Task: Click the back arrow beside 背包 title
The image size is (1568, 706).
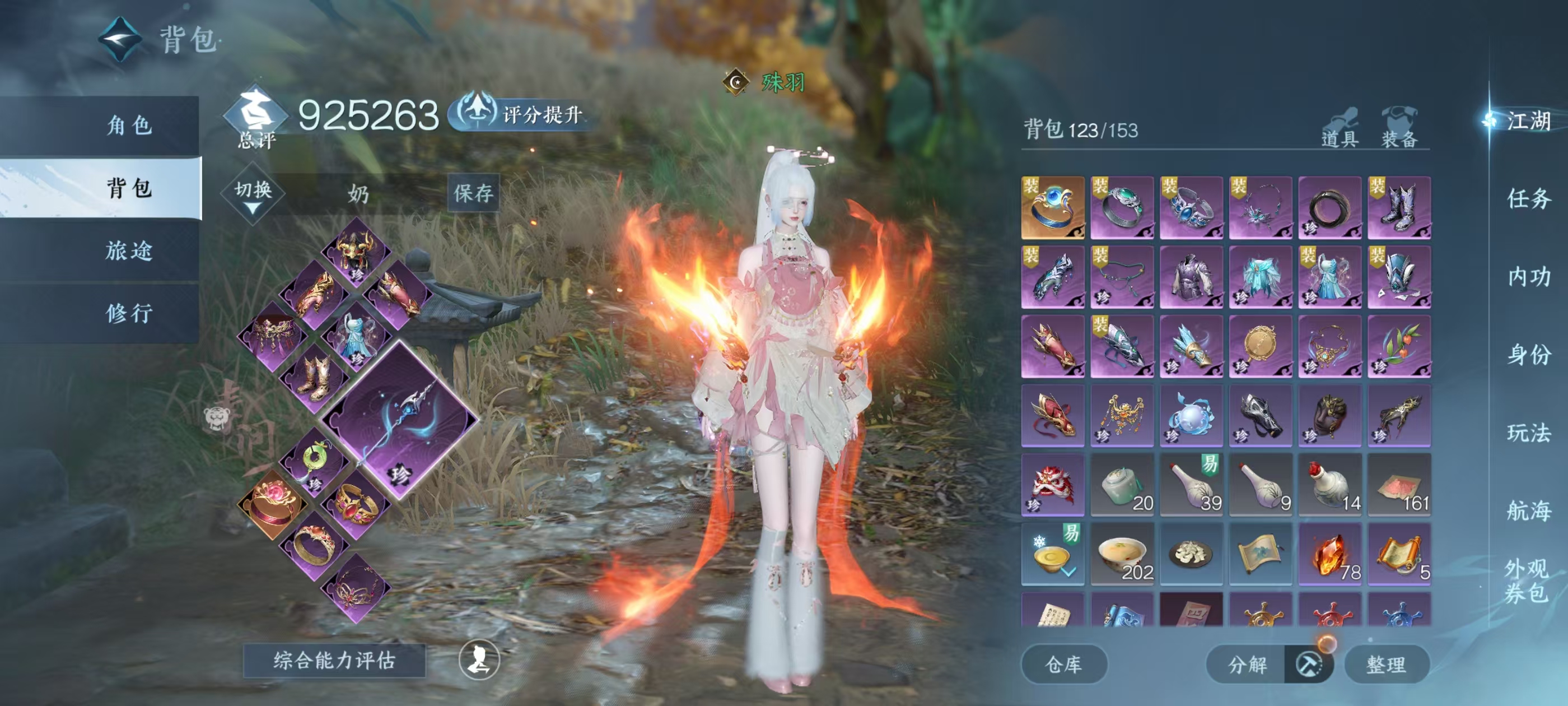Action: tap(120, 40)
